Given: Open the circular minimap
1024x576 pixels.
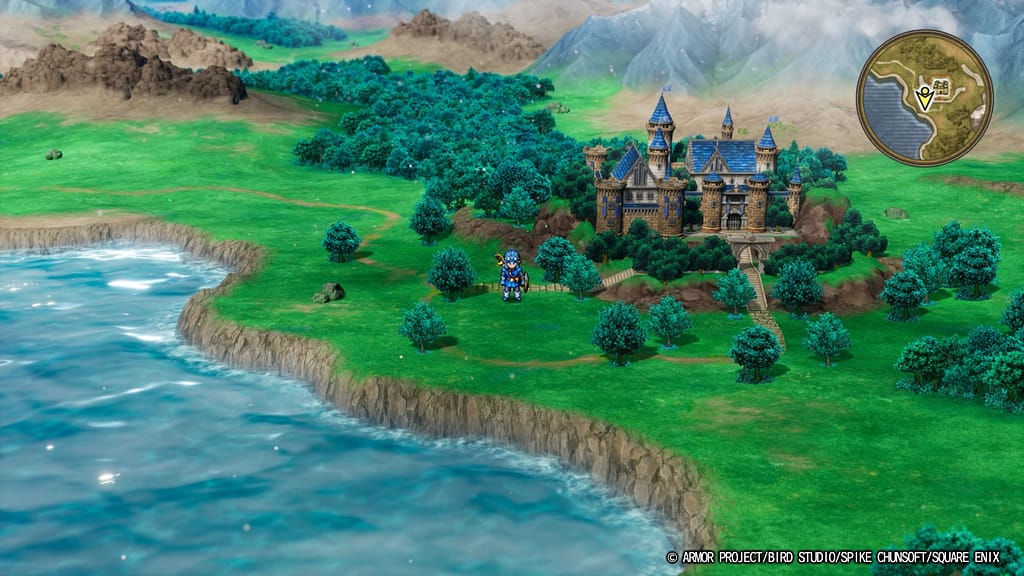Looking at the screenshot, I should pyautogui.click(x=924, y=97).
